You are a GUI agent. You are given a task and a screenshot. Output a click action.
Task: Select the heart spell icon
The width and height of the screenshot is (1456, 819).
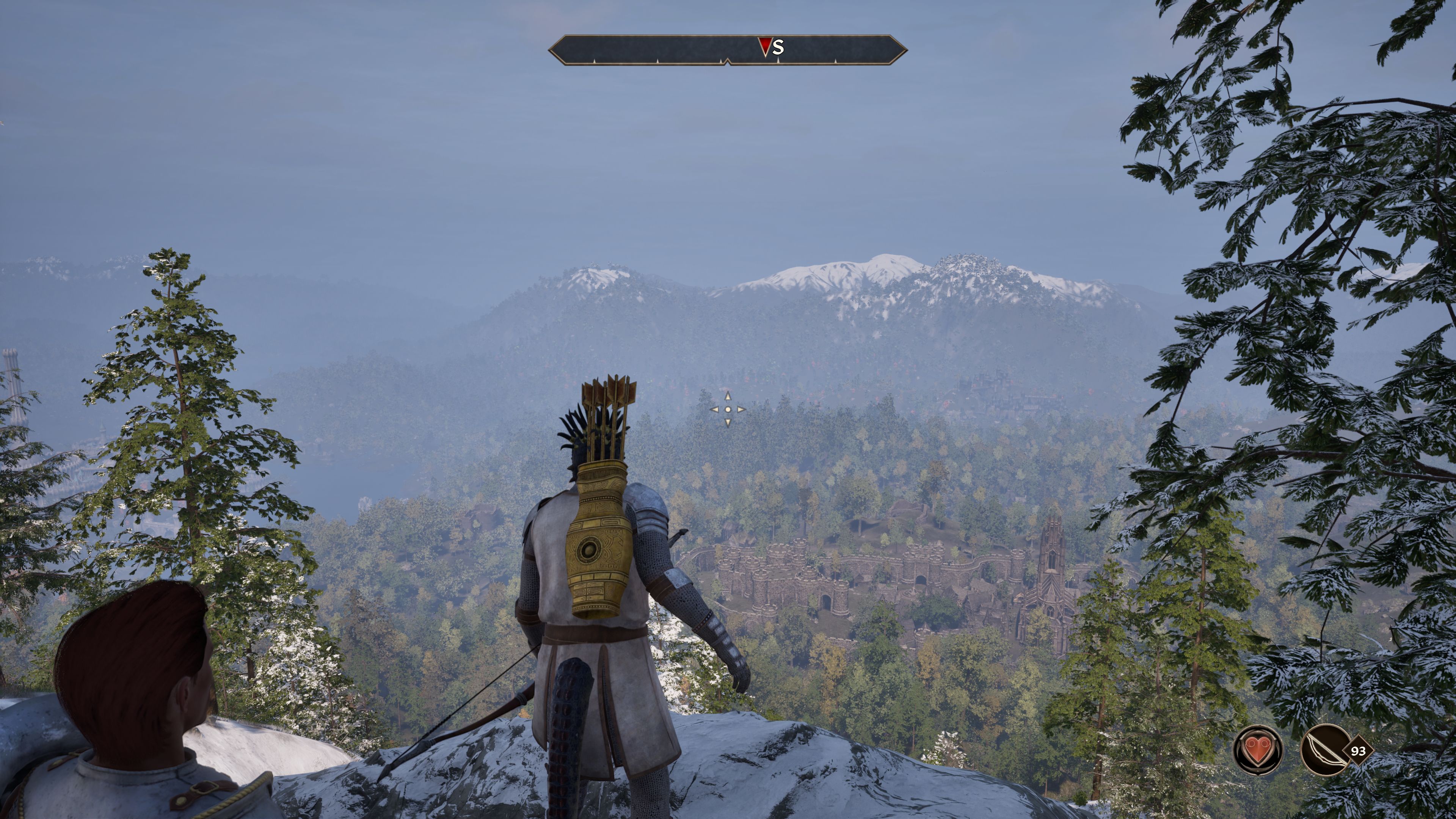point(1258,750)
